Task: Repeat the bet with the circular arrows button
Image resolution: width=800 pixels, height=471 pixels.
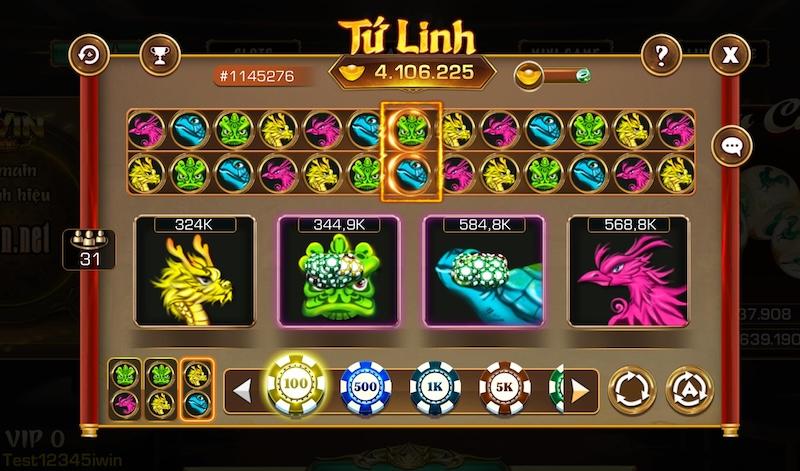Action: 630,387
